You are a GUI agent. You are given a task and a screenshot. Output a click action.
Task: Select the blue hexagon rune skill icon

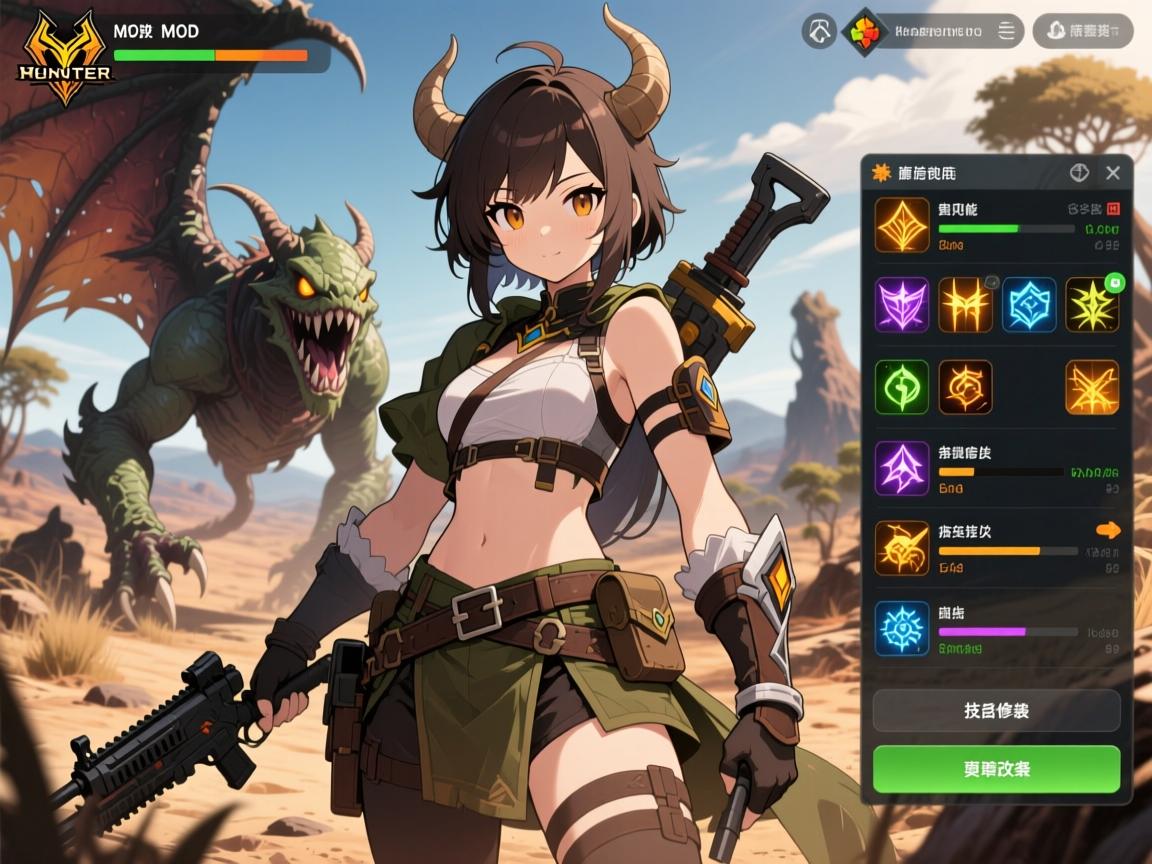click(x=1029, y=304)
